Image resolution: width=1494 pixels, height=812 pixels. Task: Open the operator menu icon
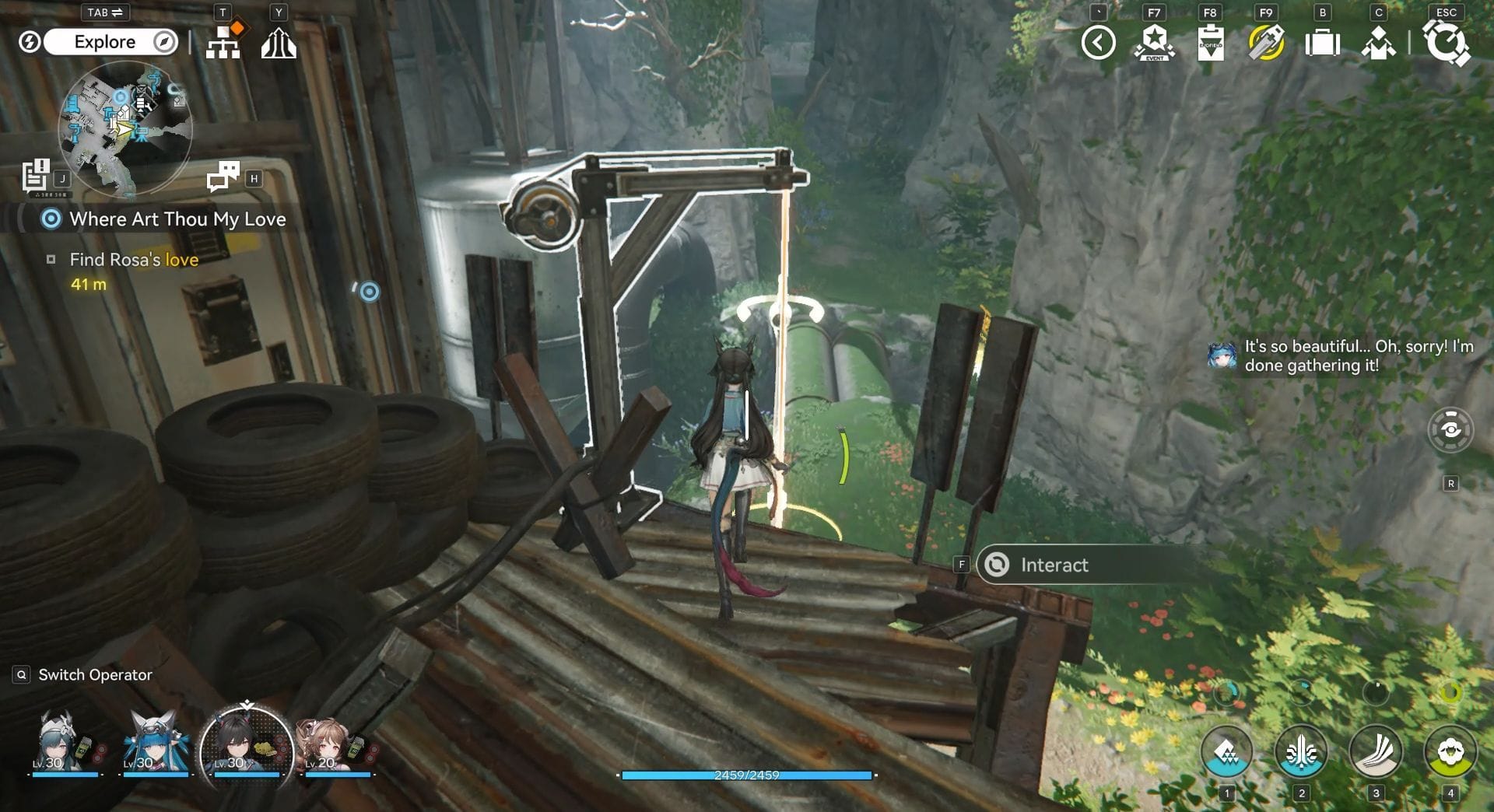pos(1378,43)
